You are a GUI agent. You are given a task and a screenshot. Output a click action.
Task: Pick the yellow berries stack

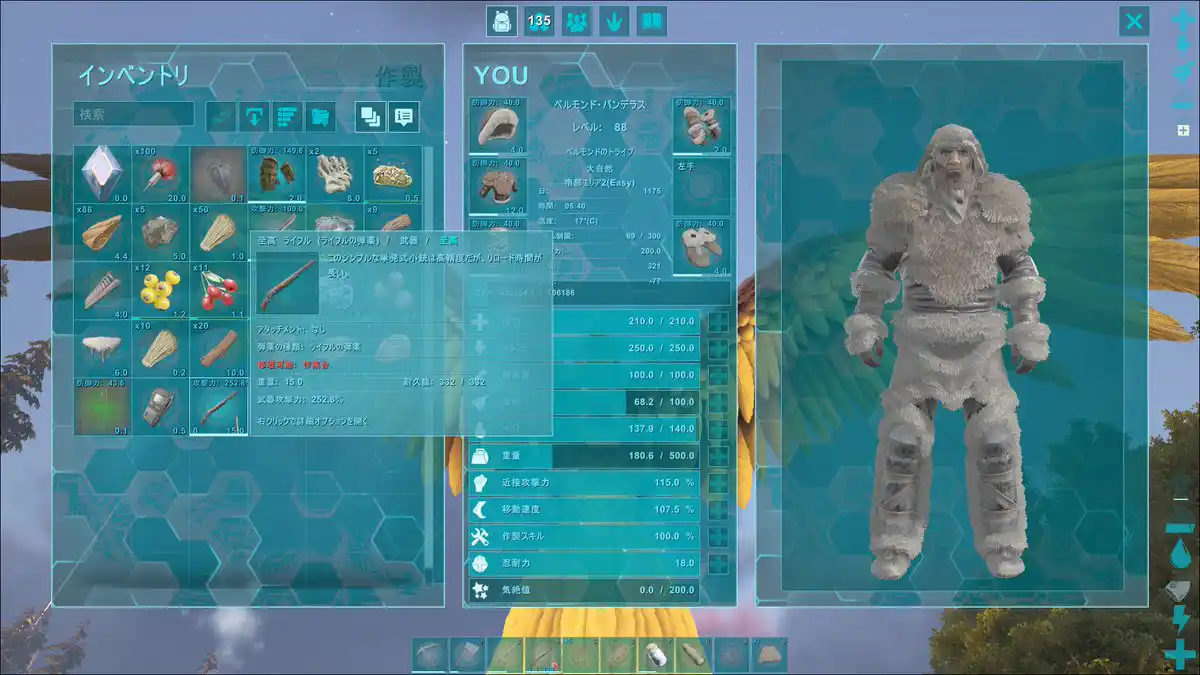pos(160,290)
